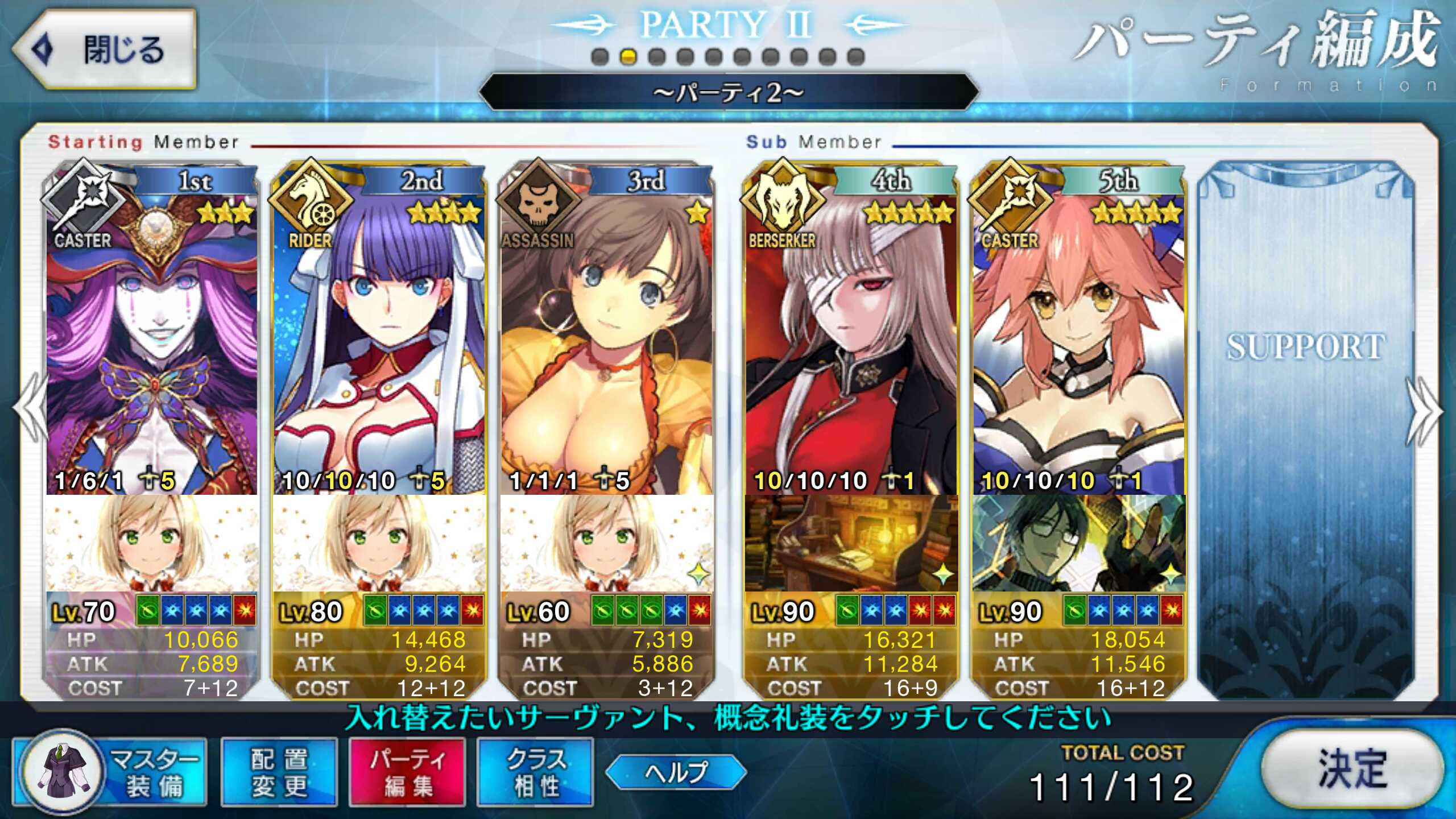Choose the 3rd slot Assassin servant card
1456x819 pixels.
[606, 341]
